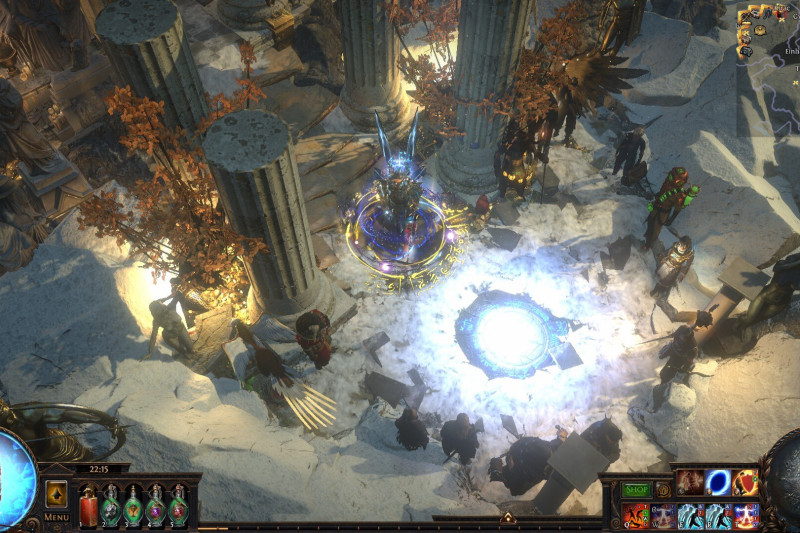Open the green Shop button
The image size is (800, 533).
[x=636, y=490]
